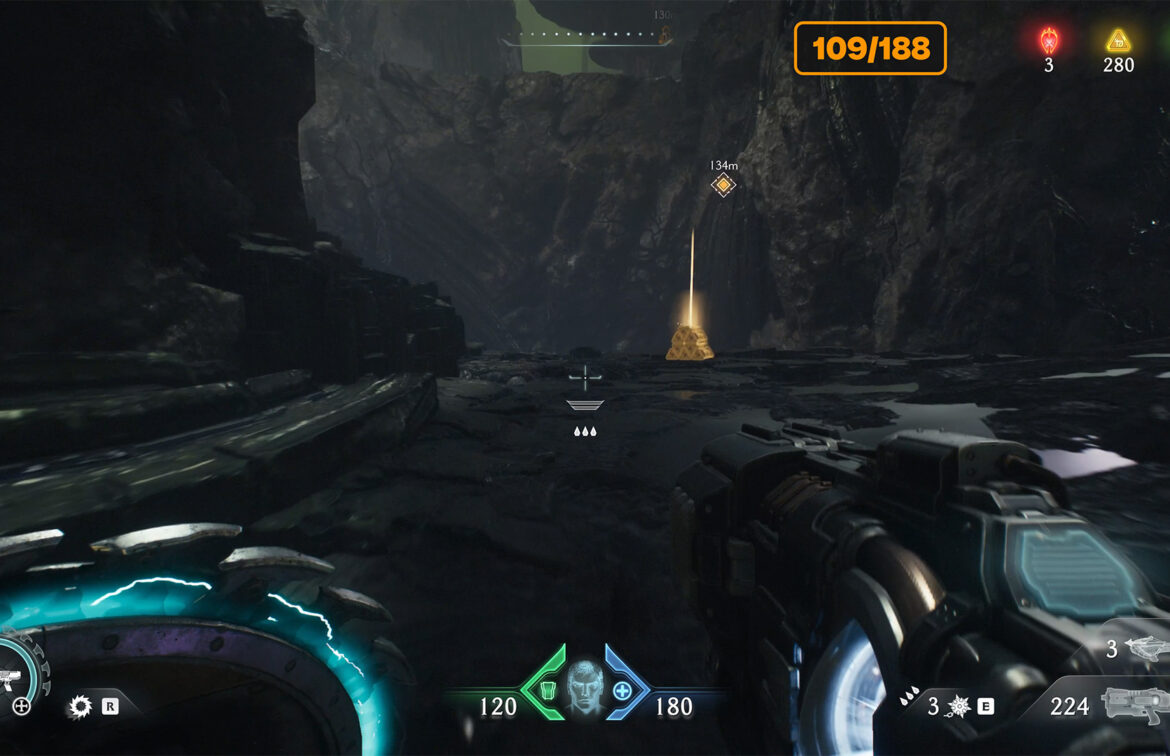Image resolution: width=1170 pixels, height=756 pixels.
Task: Click the green armor shield icon
Action: pyautogui.click(x=548, y=690)
